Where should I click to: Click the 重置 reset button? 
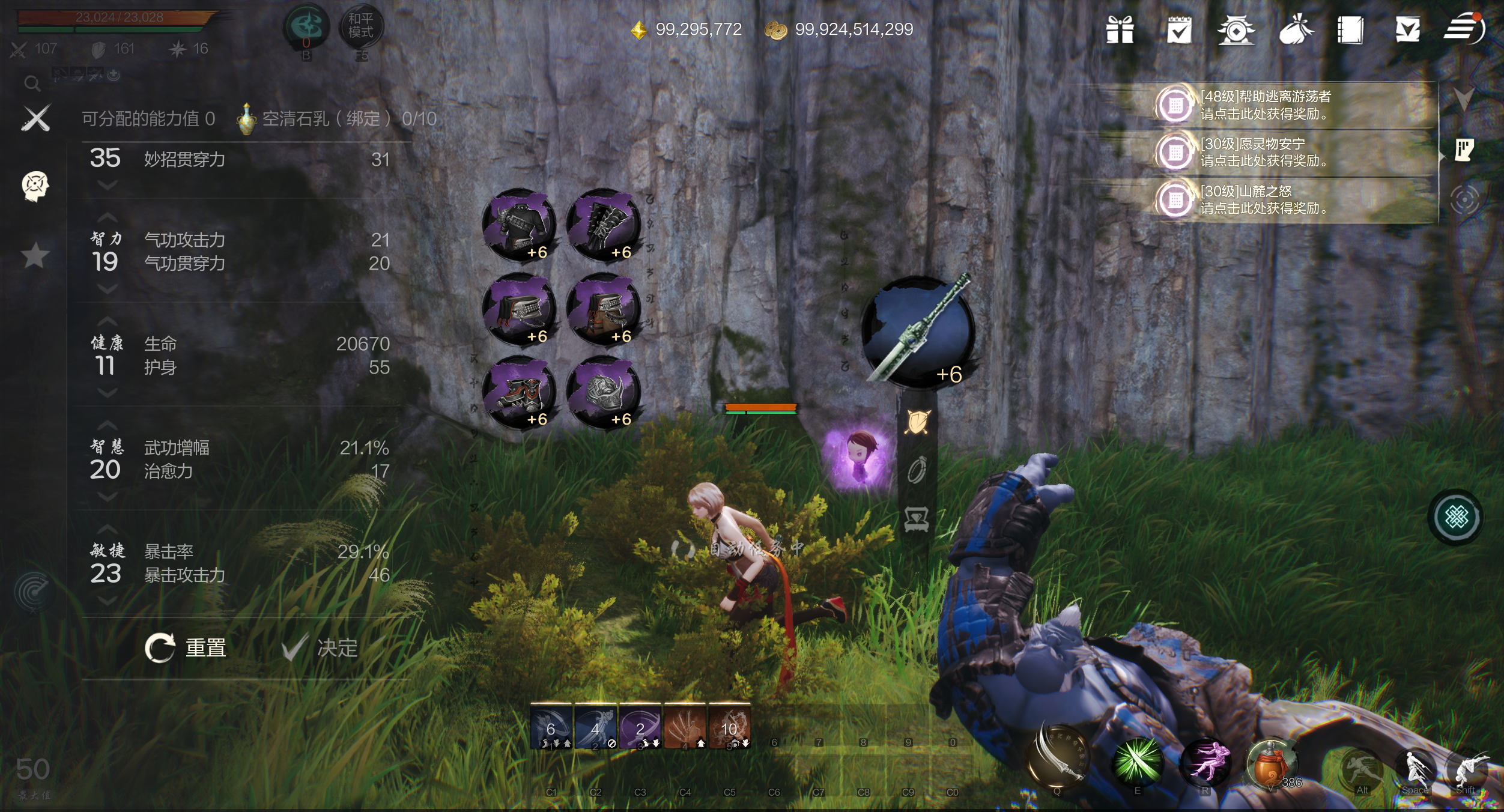pyautogui.click(x=186, y=648)
